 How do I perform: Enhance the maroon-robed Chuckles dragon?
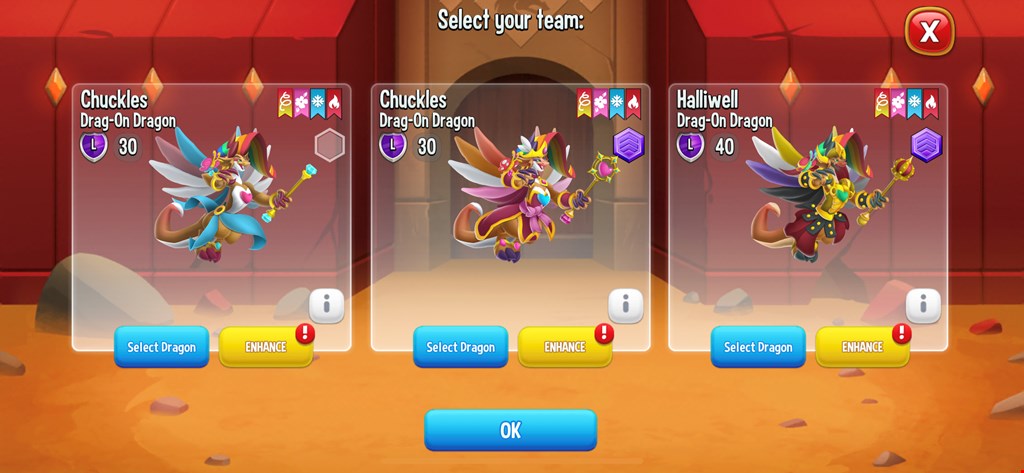click(x=564, y=347)
